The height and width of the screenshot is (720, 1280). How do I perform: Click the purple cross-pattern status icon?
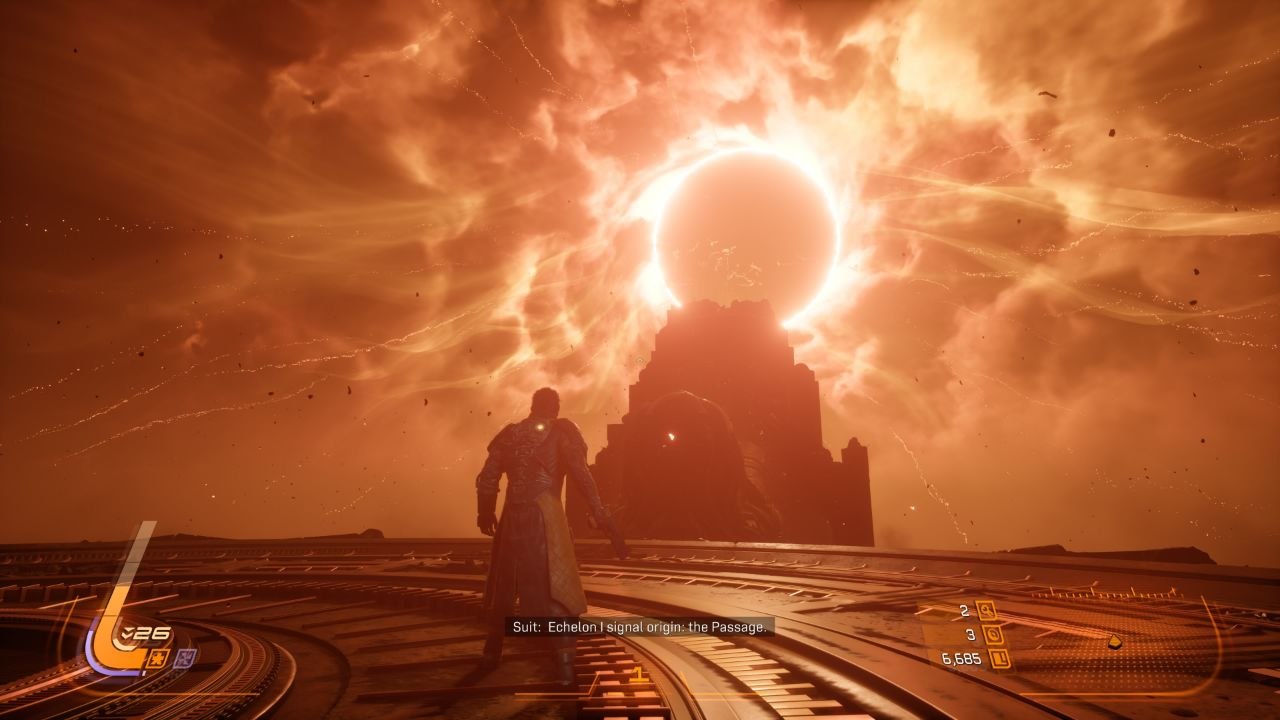pos(185,657)
